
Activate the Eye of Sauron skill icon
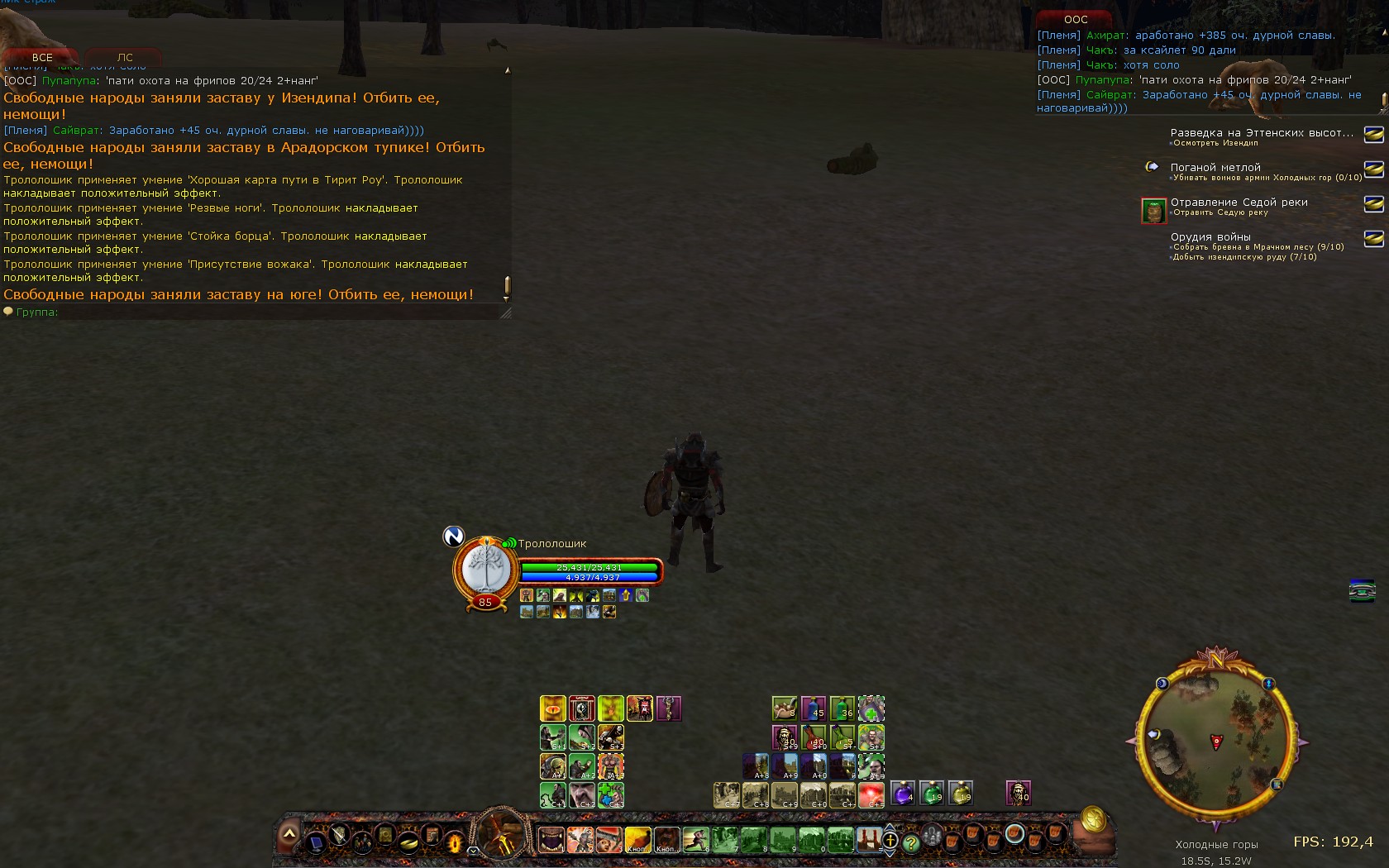[552, 708]
